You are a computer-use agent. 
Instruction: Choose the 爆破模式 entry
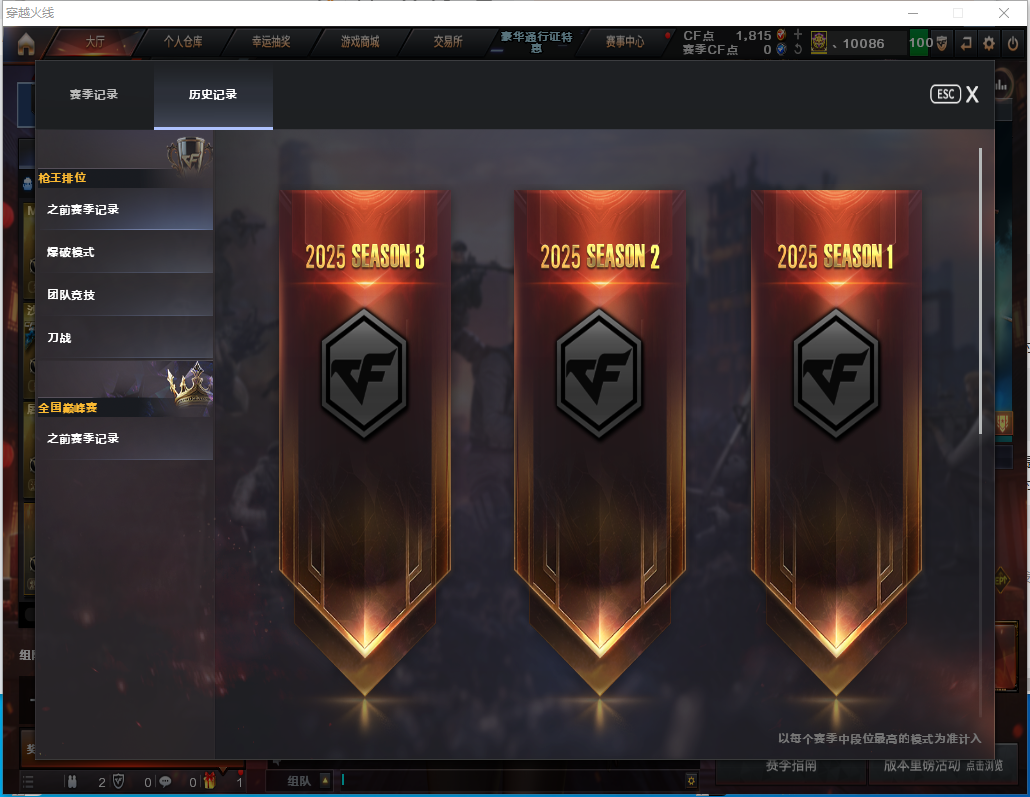click(x=125, y=252)
